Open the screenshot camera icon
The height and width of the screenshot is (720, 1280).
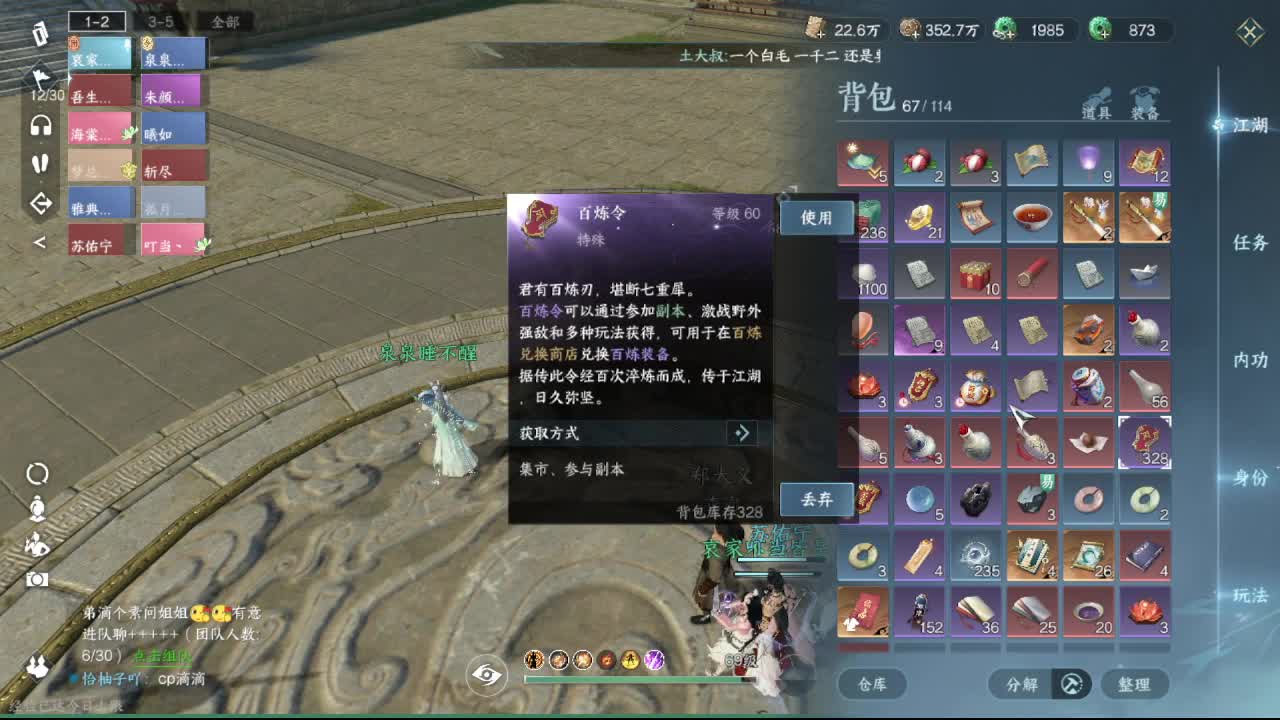37,580
